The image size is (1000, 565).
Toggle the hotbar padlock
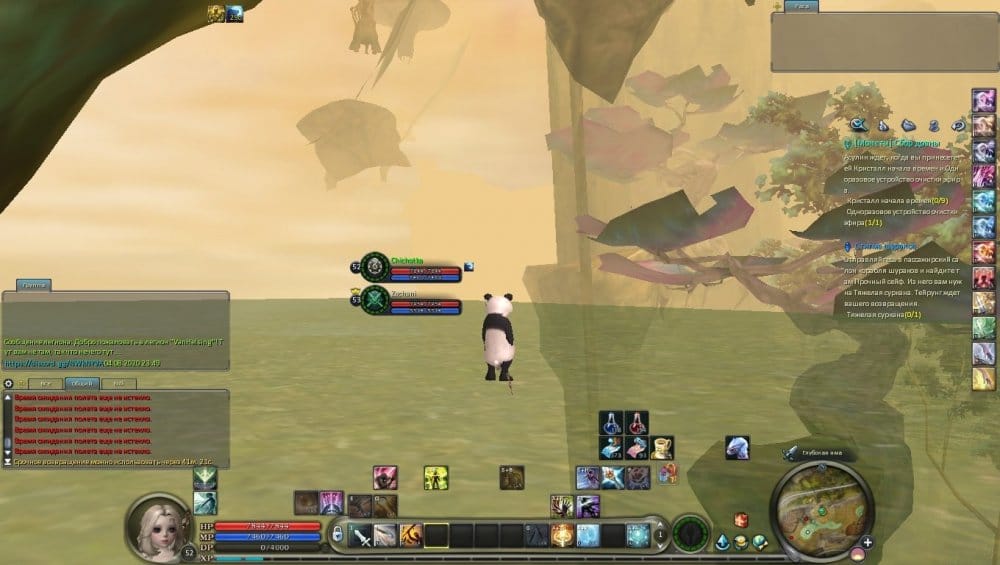coord(338,534)
